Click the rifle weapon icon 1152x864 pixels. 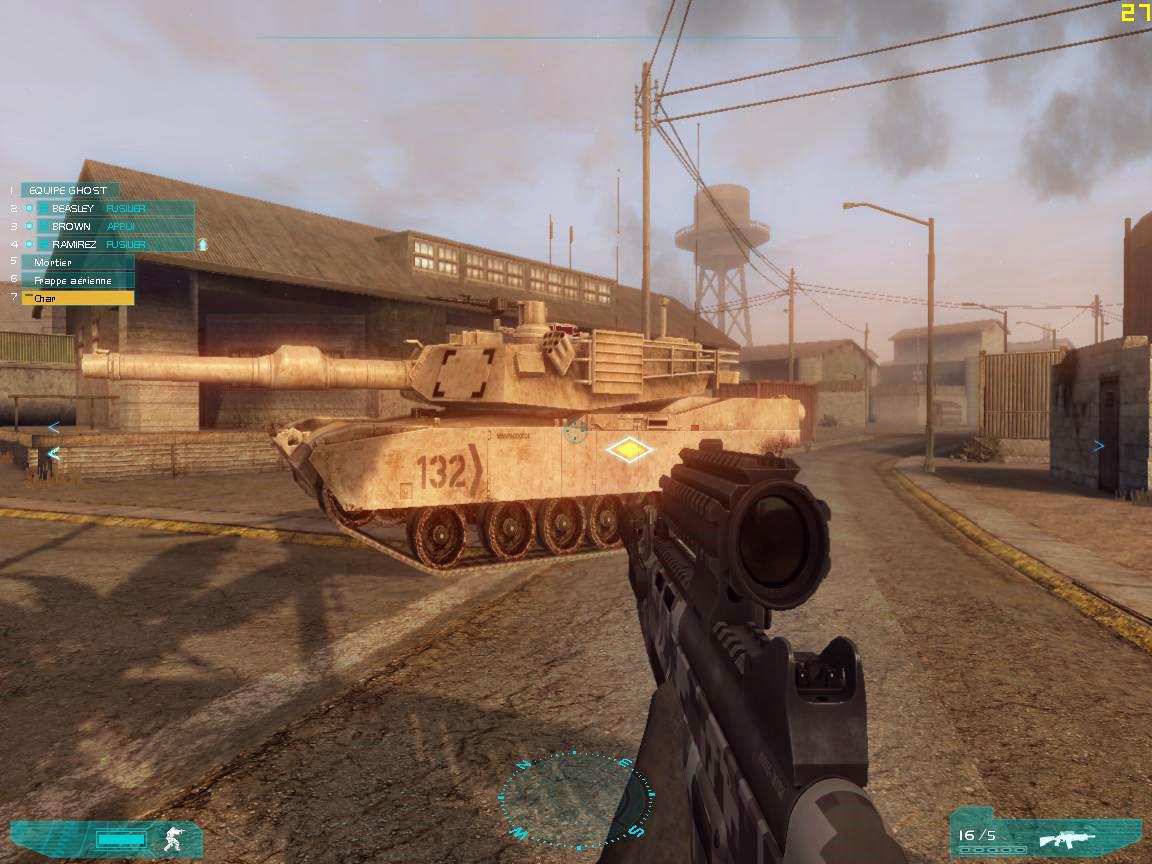pos(1065,838)
